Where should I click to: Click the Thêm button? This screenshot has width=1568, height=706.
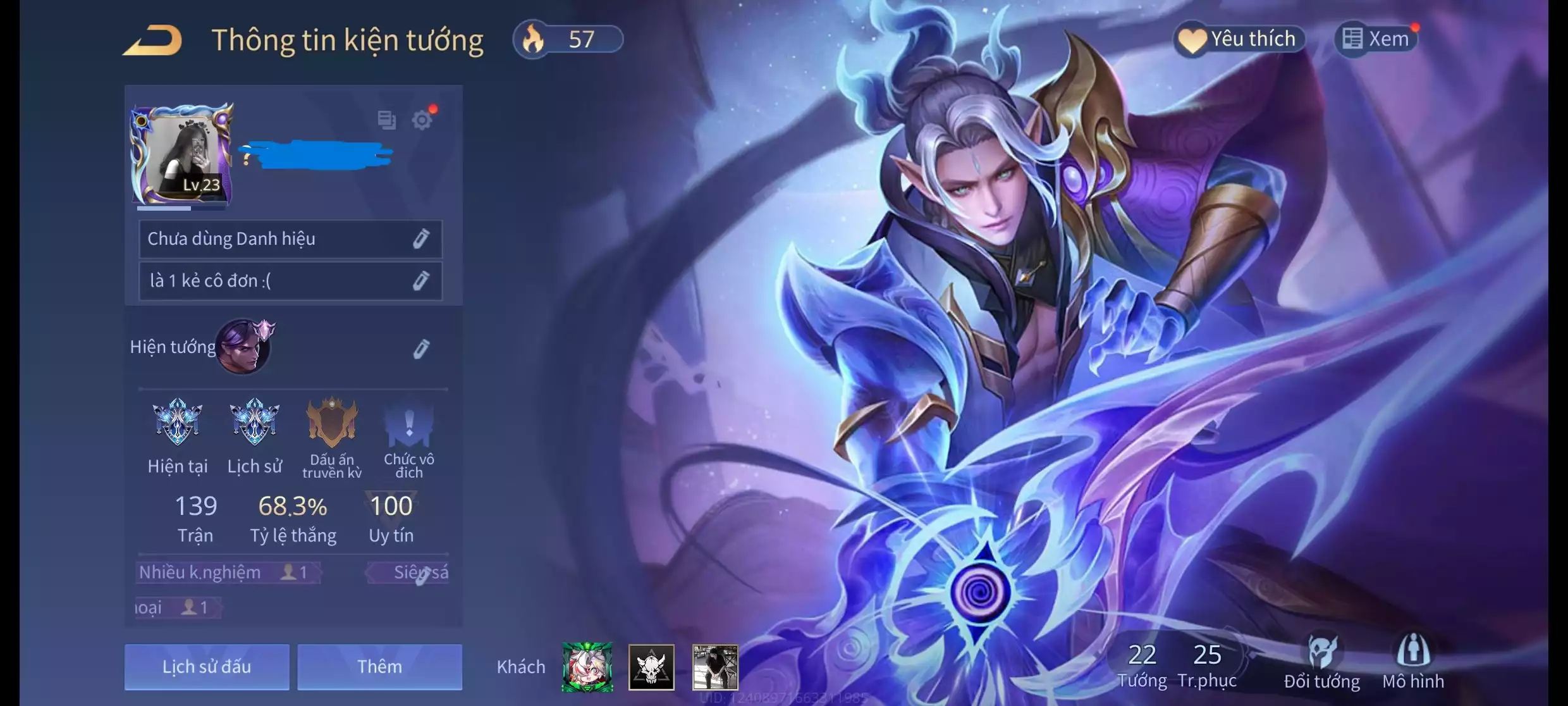[379, 666]
